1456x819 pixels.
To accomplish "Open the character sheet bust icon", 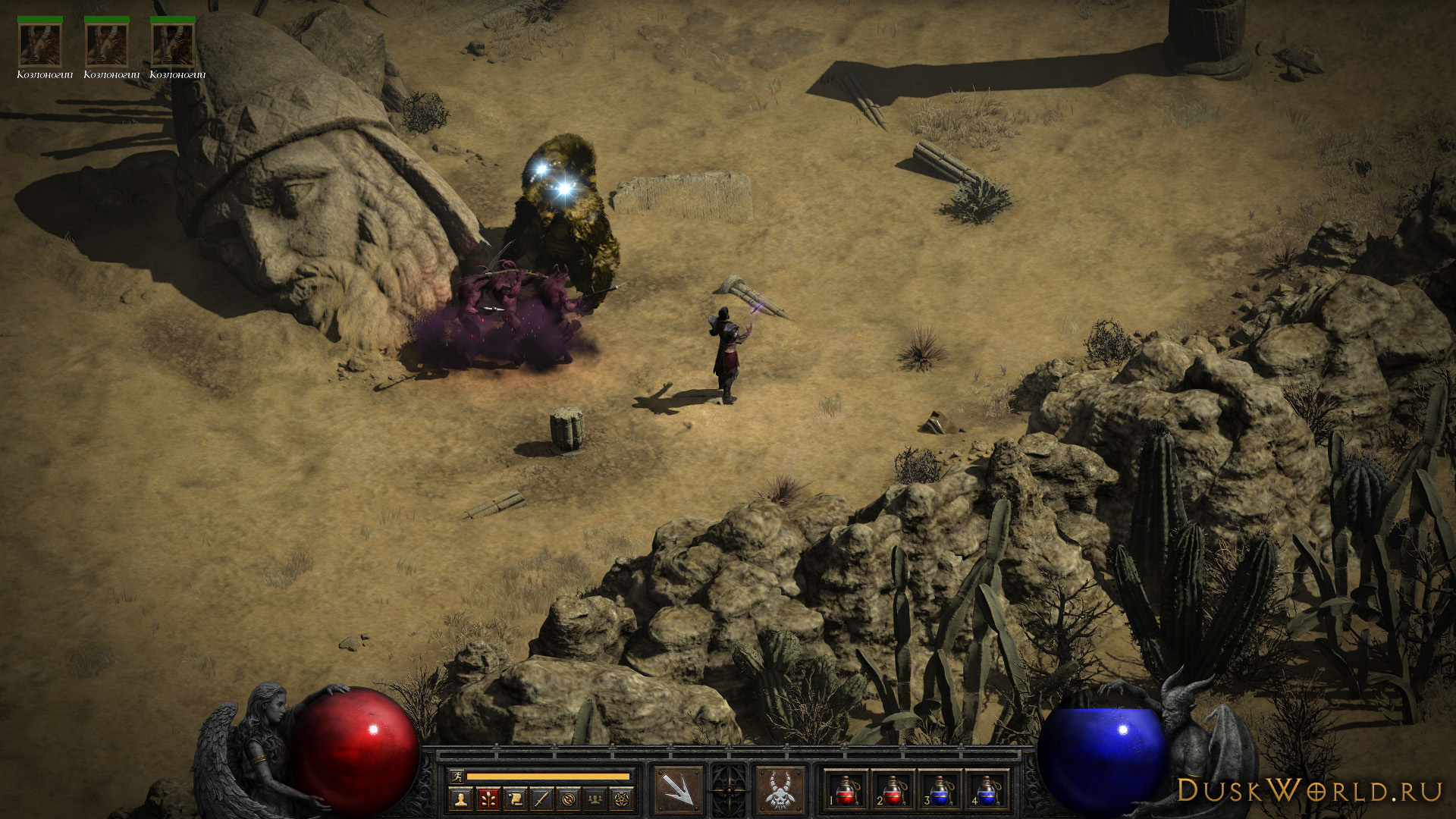I will (x=460, y=798).
